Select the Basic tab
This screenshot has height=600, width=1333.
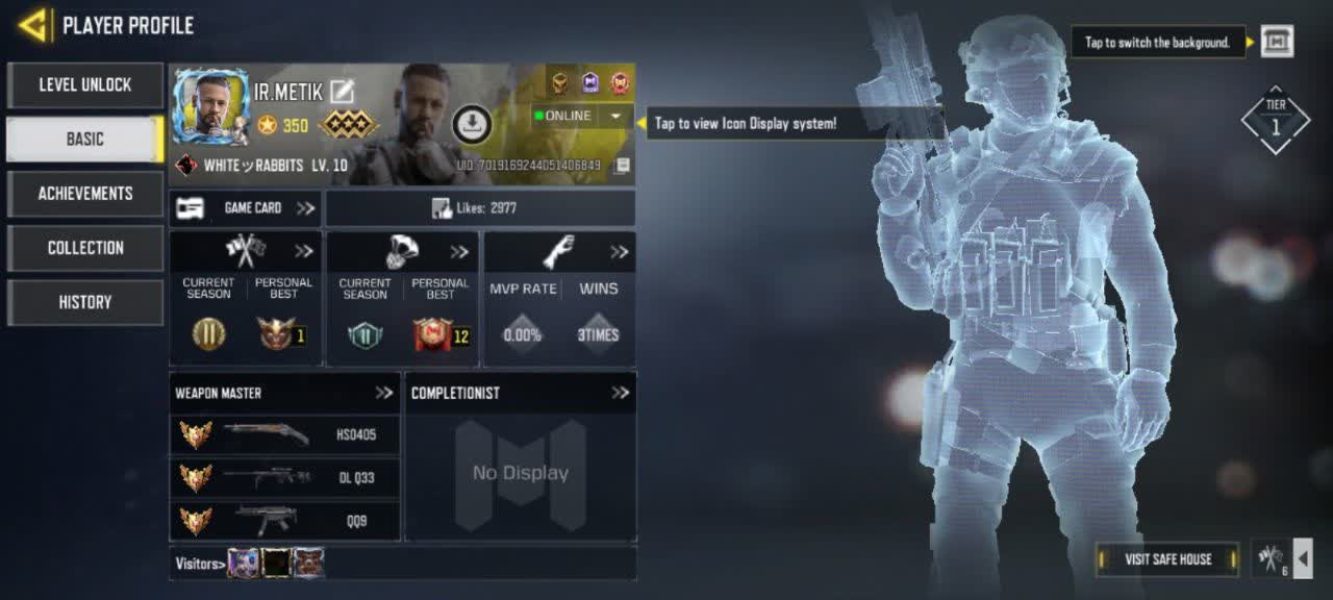click(x=85, y=140)
